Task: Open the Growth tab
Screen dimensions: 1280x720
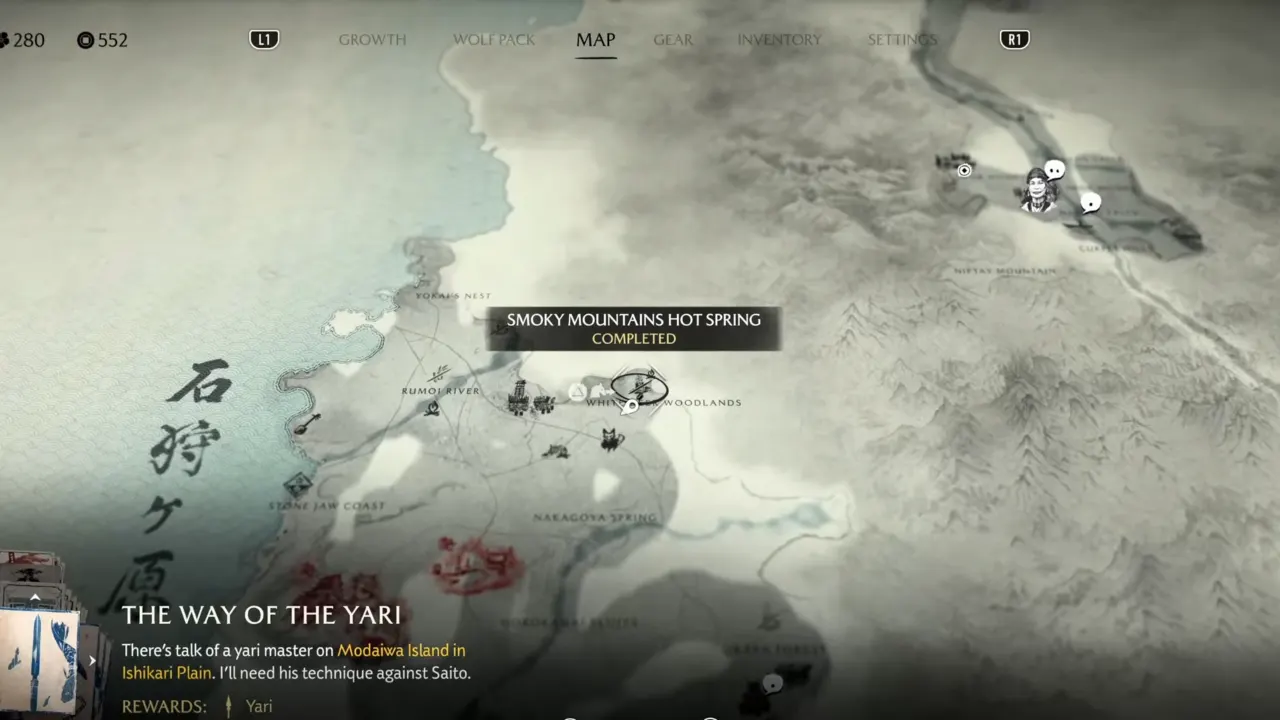Action: point(372,40)
